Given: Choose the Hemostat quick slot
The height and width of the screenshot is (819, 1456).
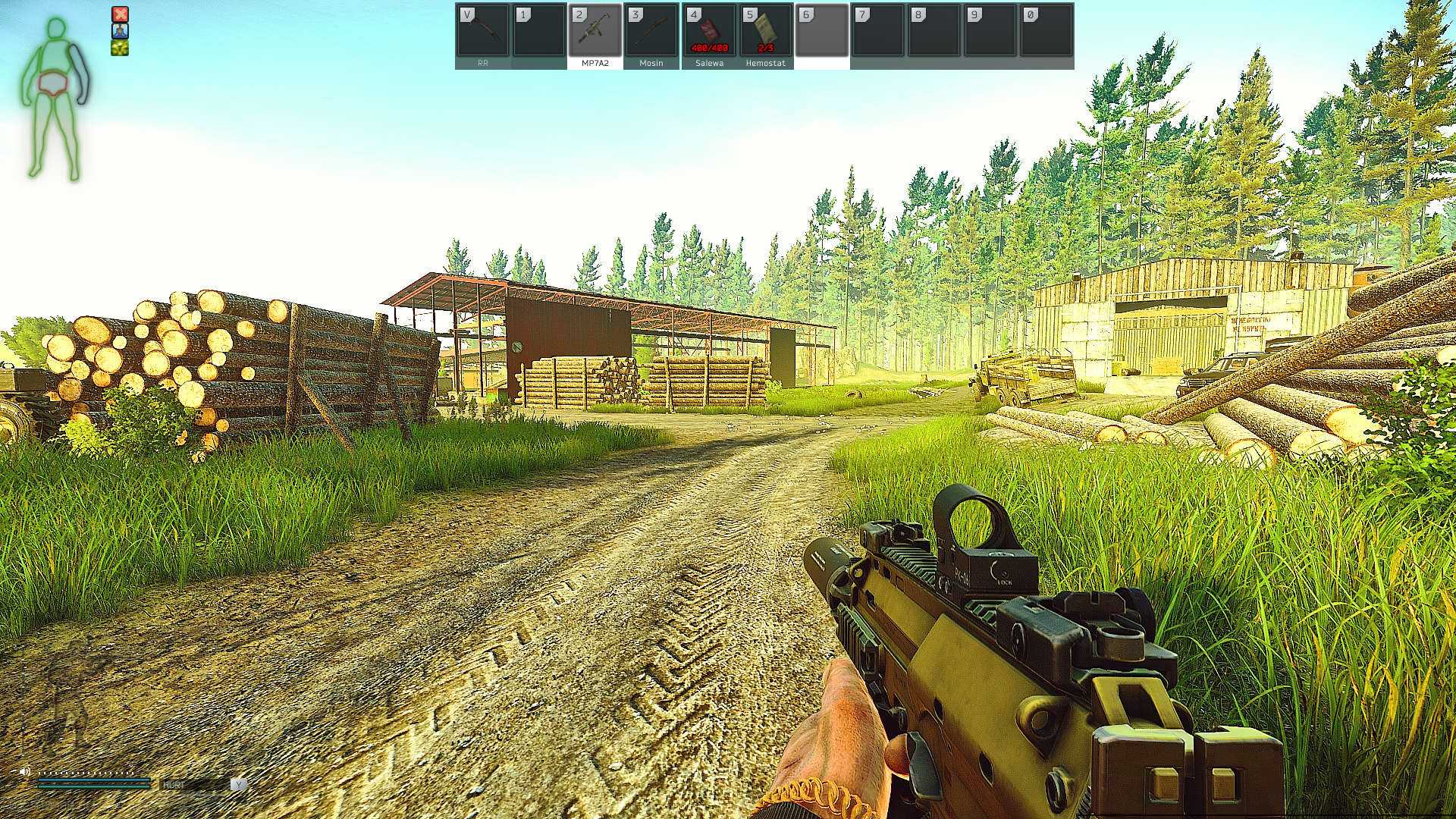Looking at the screenshot, I should click(765, 34).
